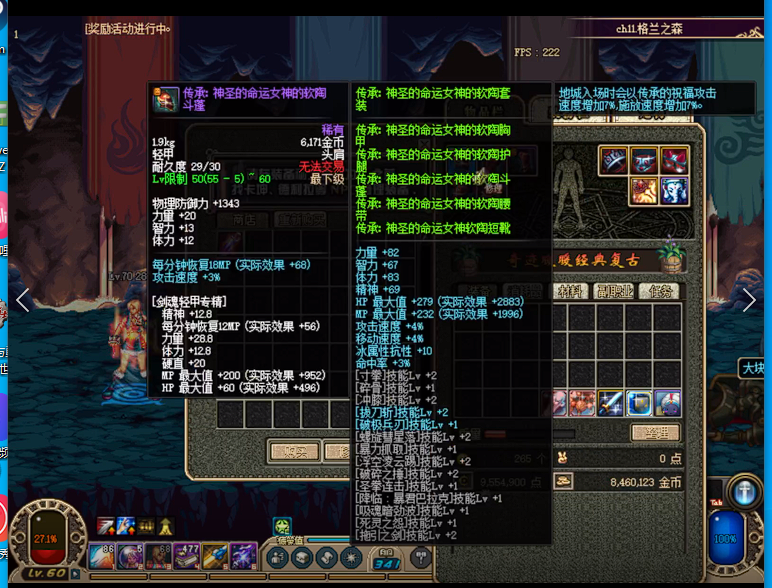Switch to the 副职业 inventory tab
The image size is (772, 588).
click(616, 291)
